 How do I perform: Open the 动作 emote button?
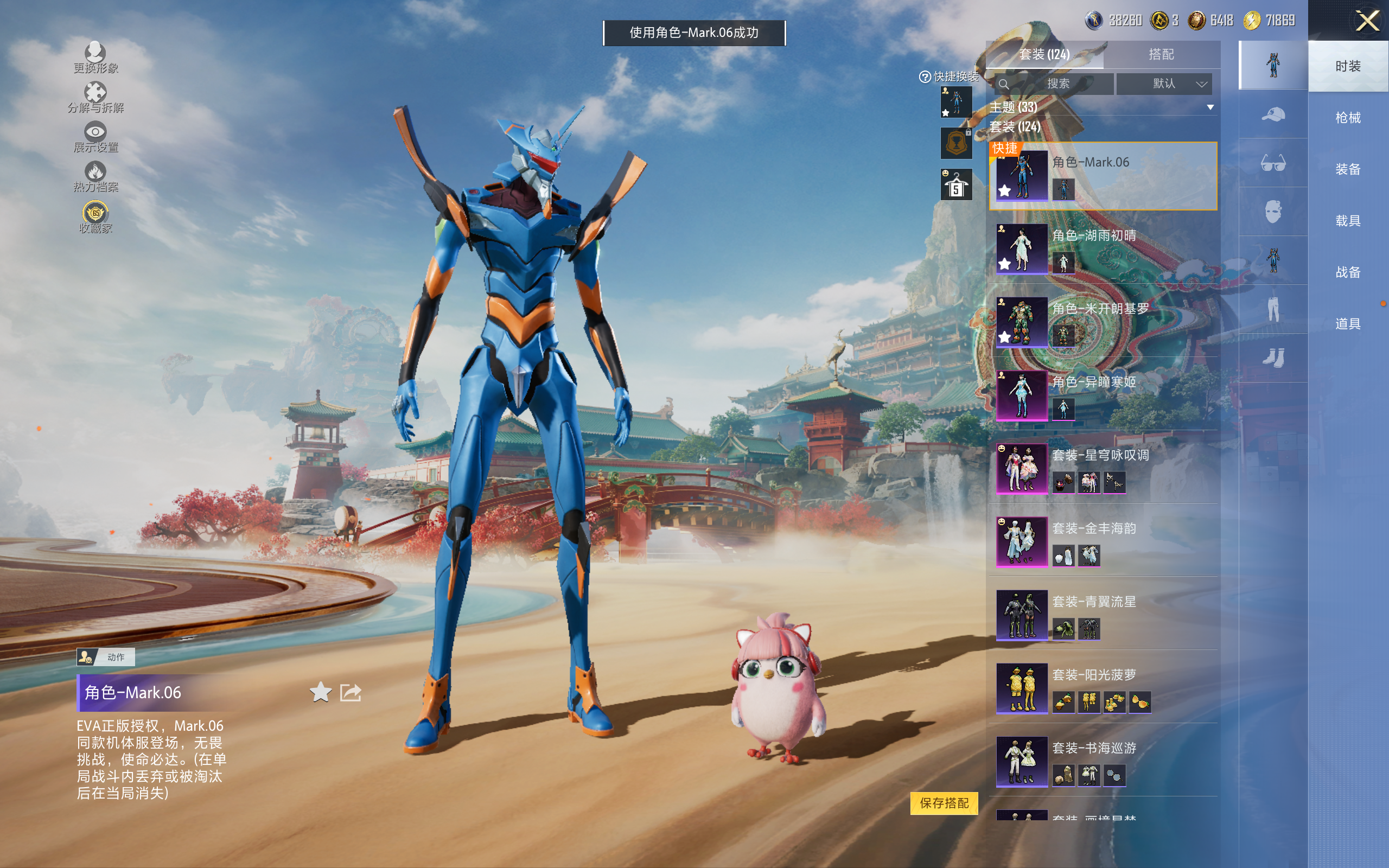coord(106,657)
